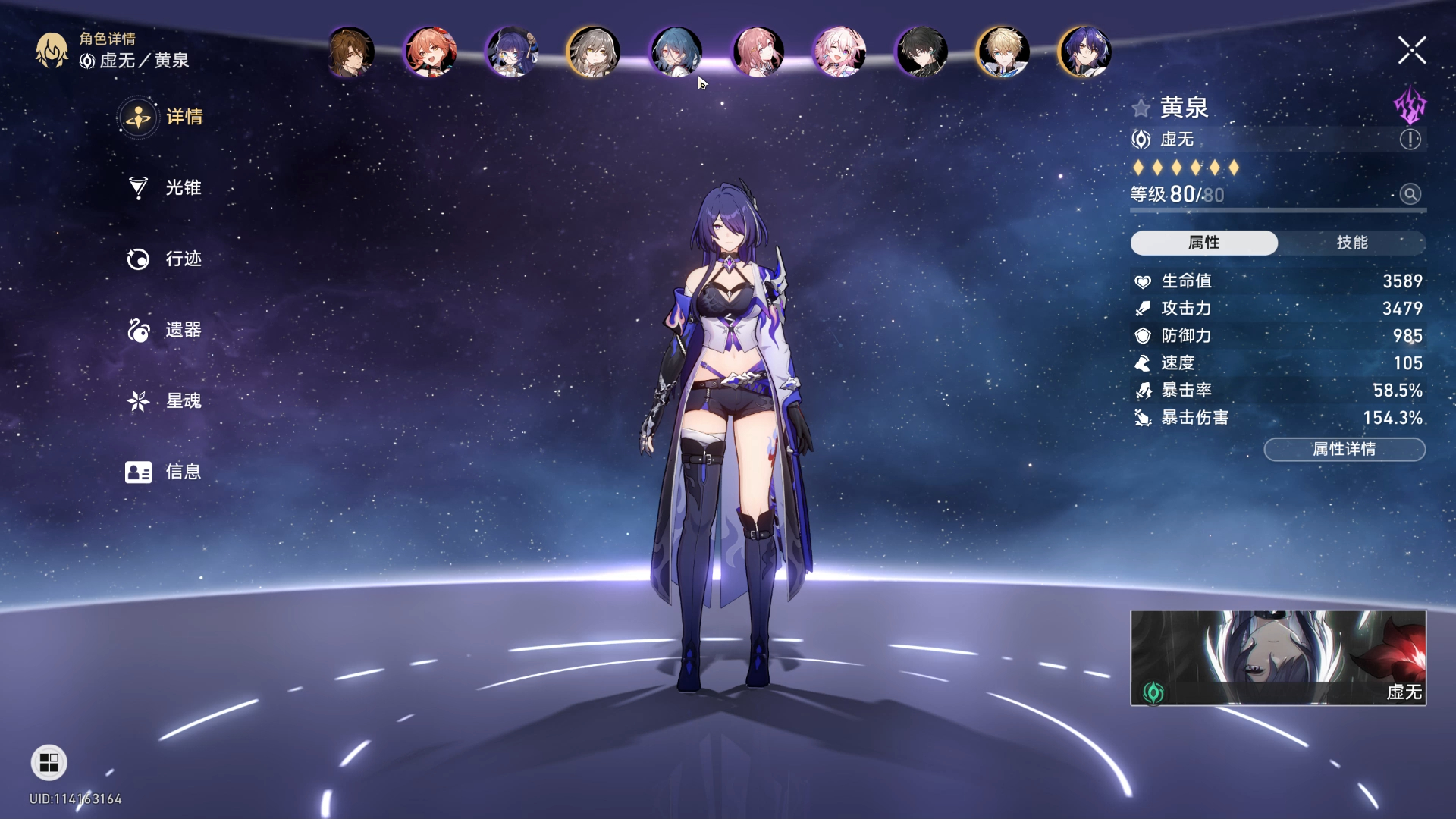Image resolution: width=1456 pixels, height=819 pixels.
Task: Switch to the 技能 skills tab
Action: click(1351, 243)
